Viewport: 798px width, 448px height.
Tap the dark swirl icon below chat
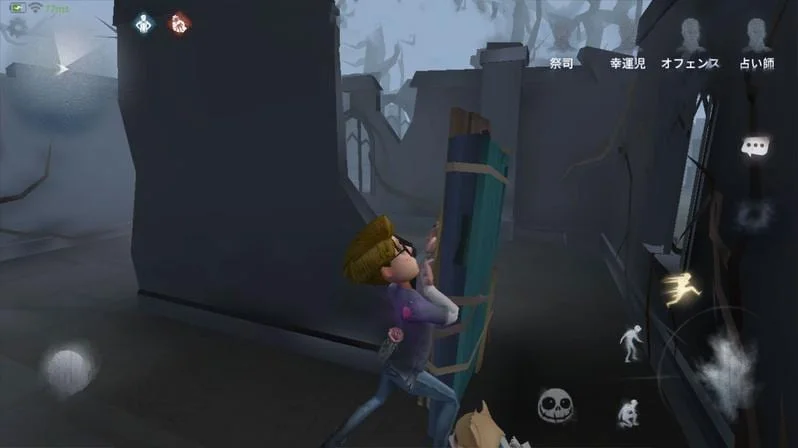754,213
